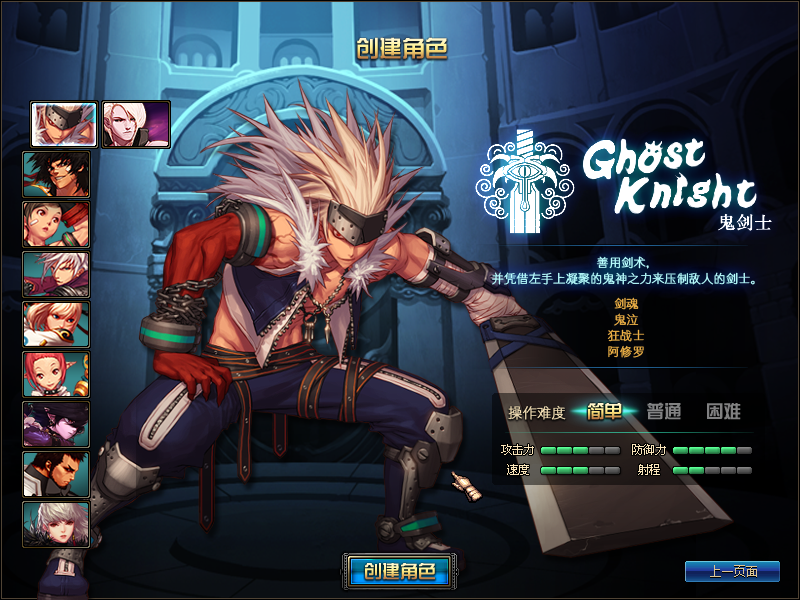Select the masked spiky-haired Ghost Knight portrait
800x600 pixels.
(x=64, y=124)
